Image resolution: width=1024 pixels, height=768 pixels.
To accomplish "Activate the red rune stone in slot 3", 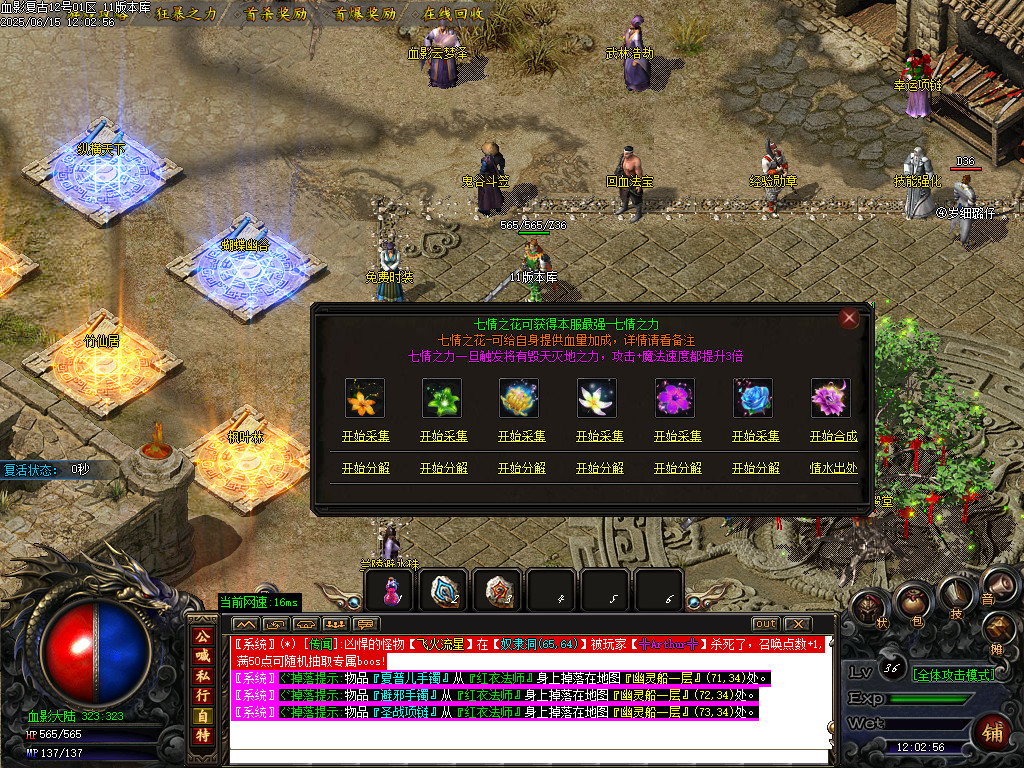I will 497,591.
